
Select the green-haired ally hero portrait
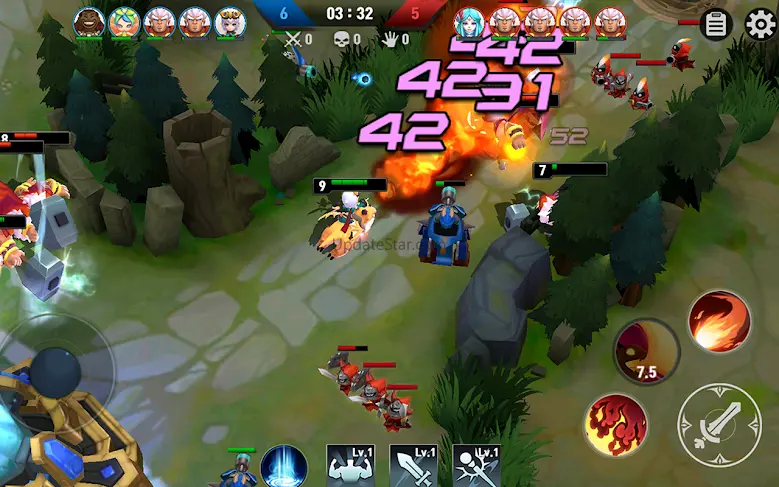click(x=125, y=21)
